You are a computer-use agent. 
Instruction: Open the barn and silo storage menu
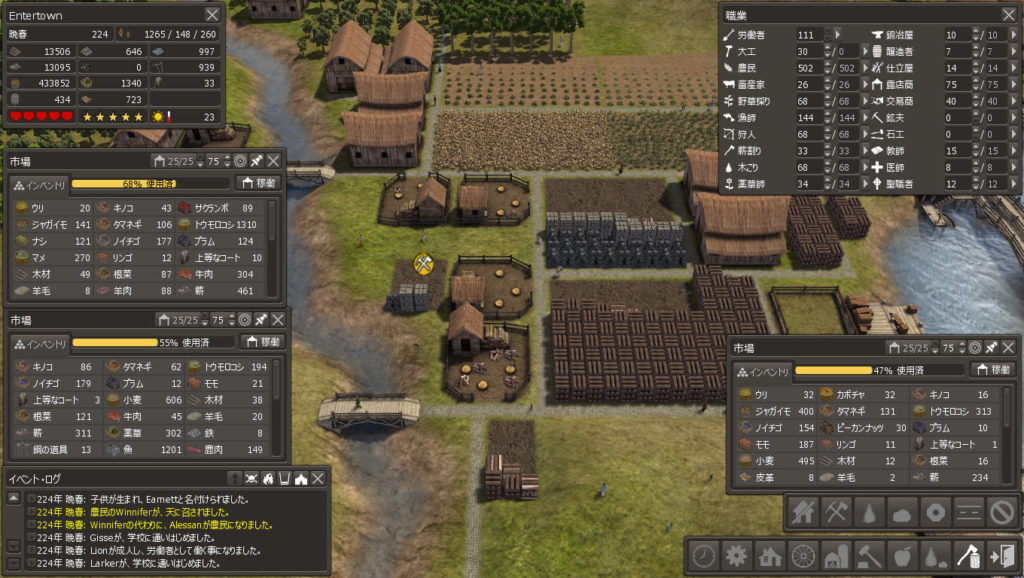tap(837, 555)
